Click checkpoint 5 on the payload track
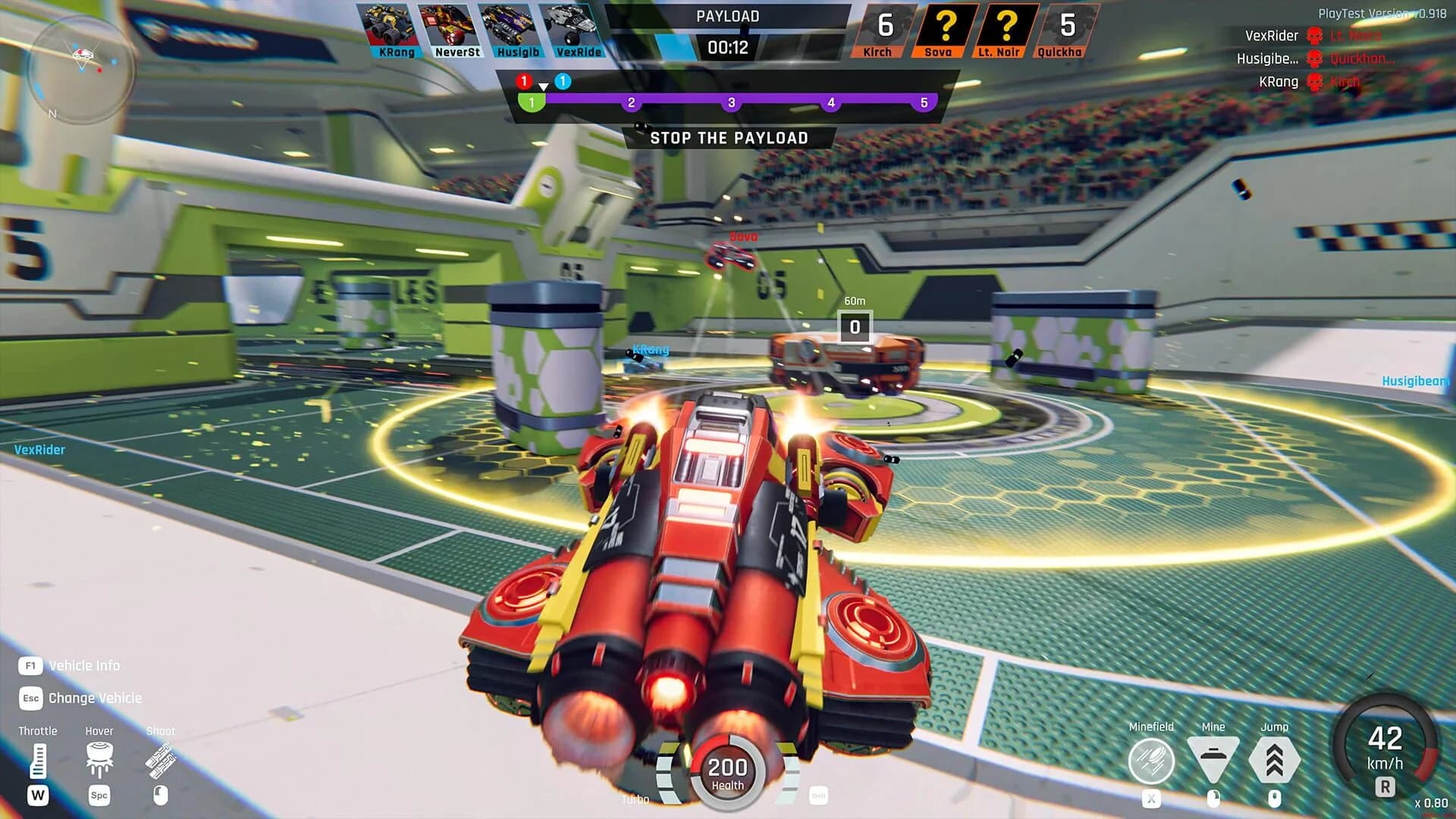This screenshot has height=819, width=1456. pos(923,101)
